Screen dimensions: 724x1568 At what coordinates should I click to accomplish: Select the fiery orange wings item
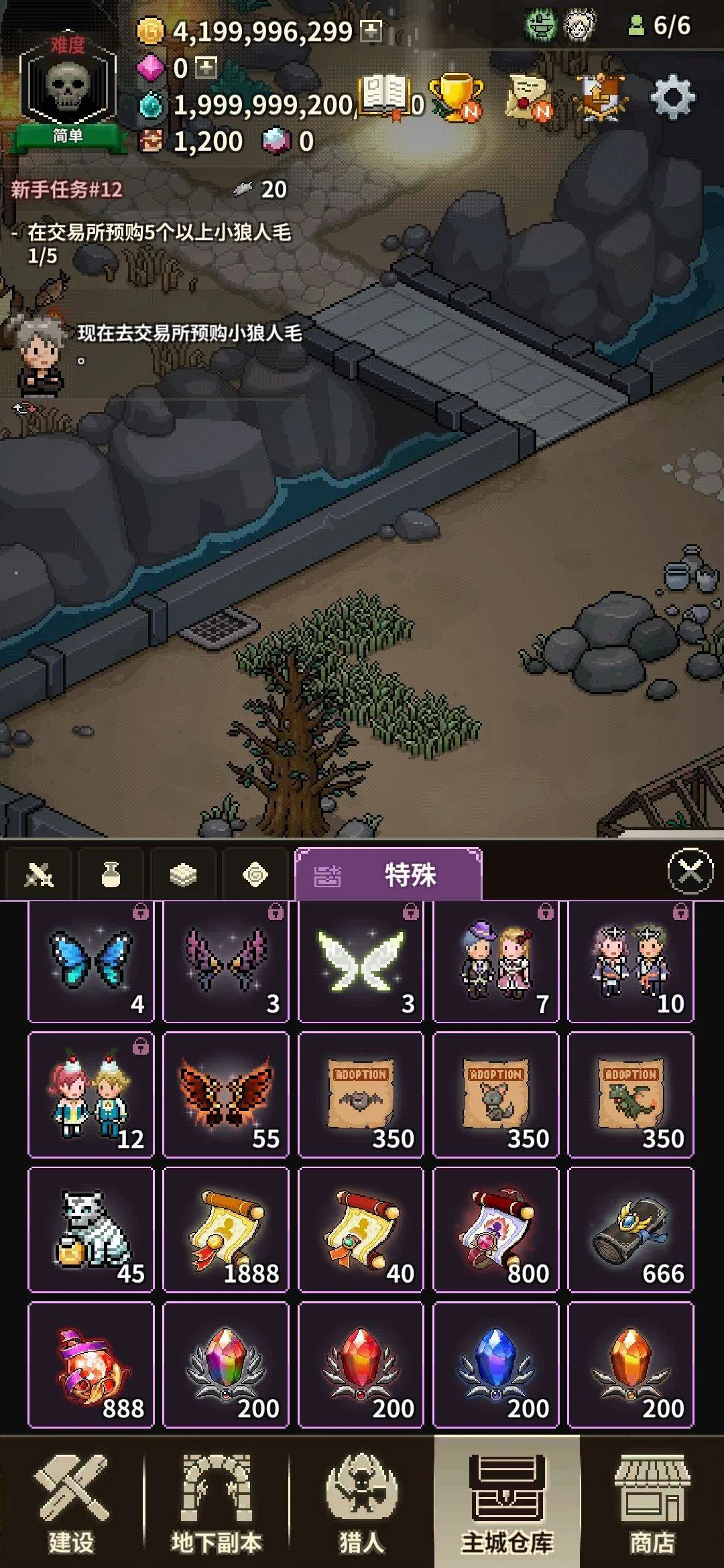226,1094
